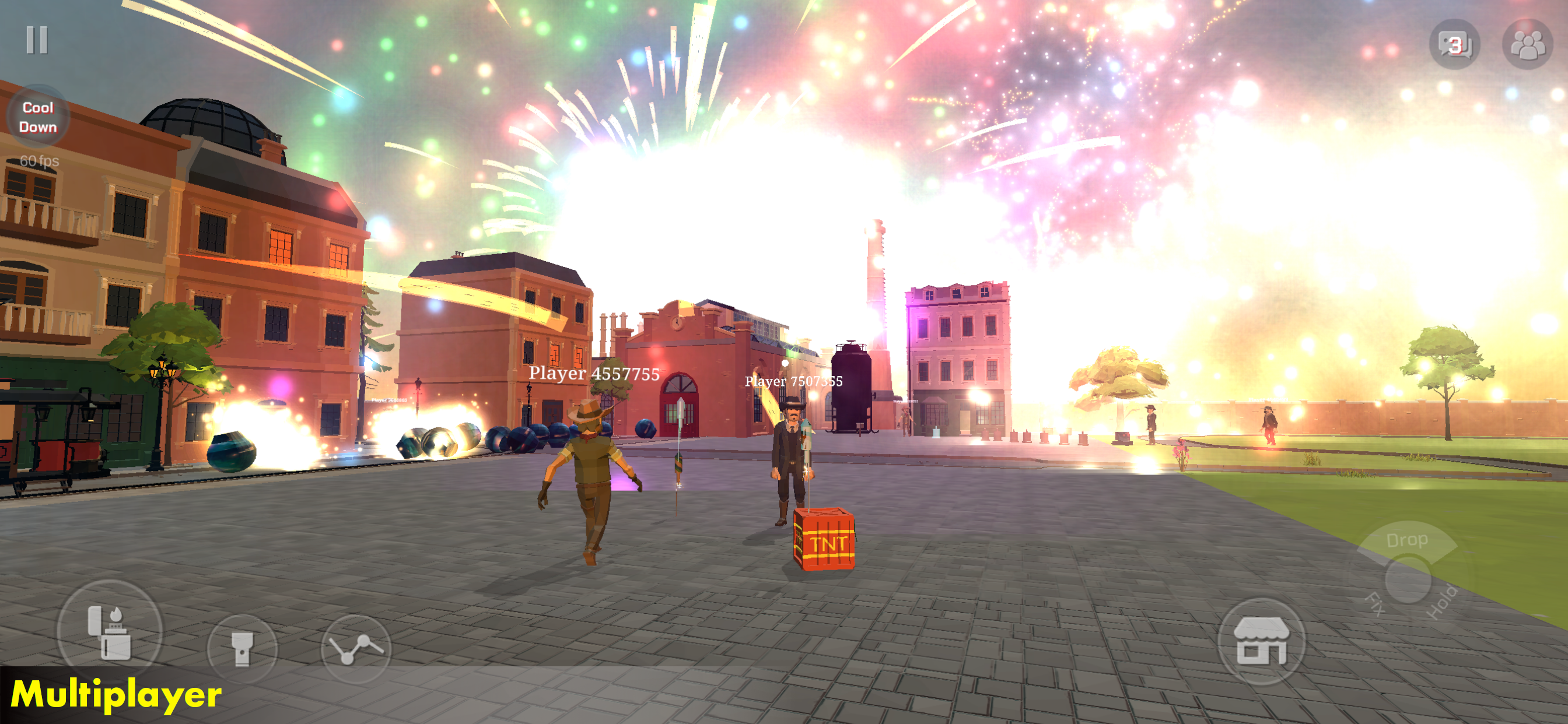Select Player 7507355 name tag
This screenshot has width=1568, height=724.
794,381
